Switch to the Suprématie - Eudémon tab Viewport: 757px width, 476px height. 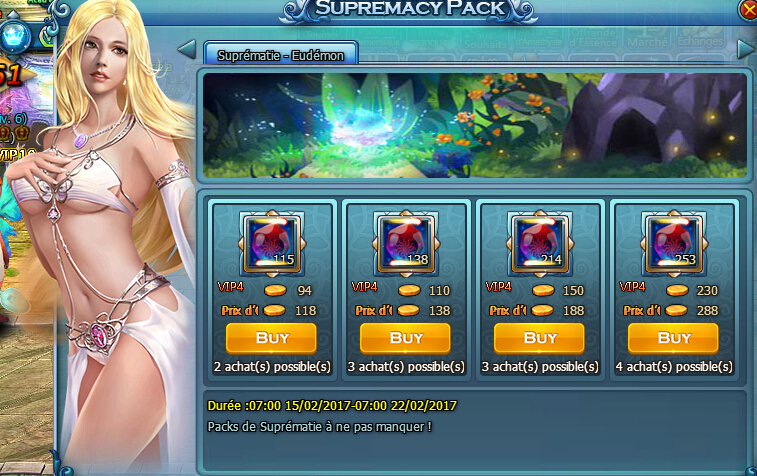click(x=281, y=55)
